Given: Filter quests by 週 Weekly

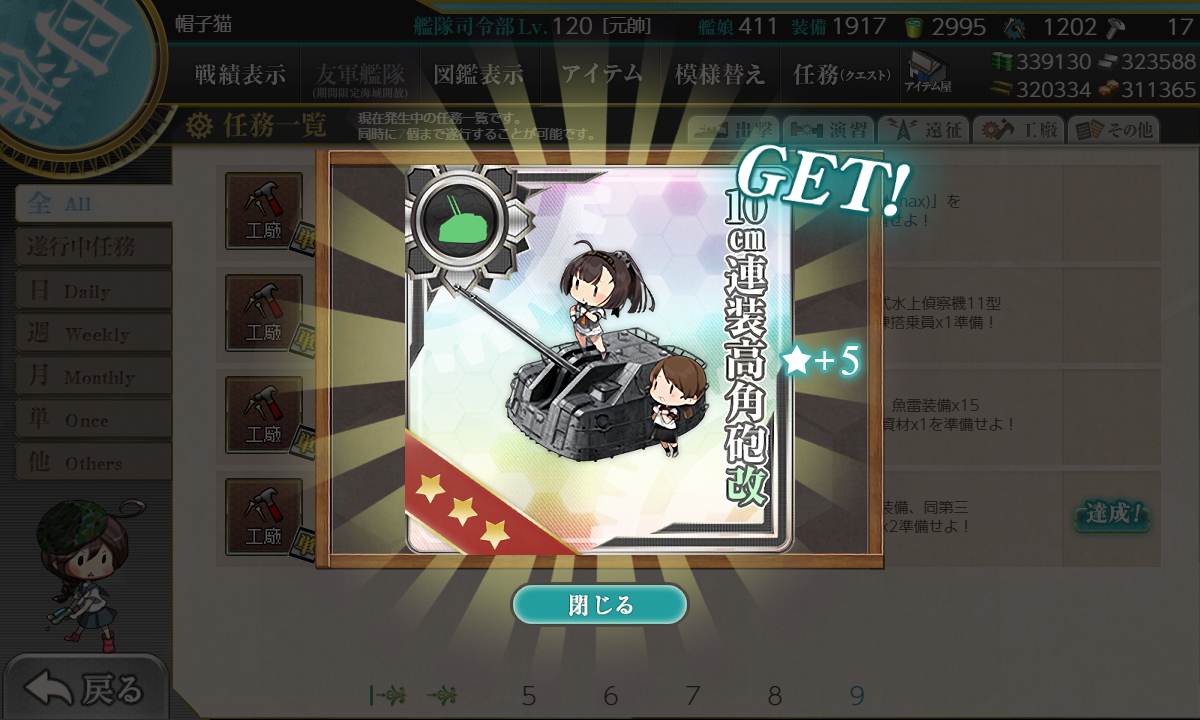Looking at the screenshot, I should tap(92, 334).
